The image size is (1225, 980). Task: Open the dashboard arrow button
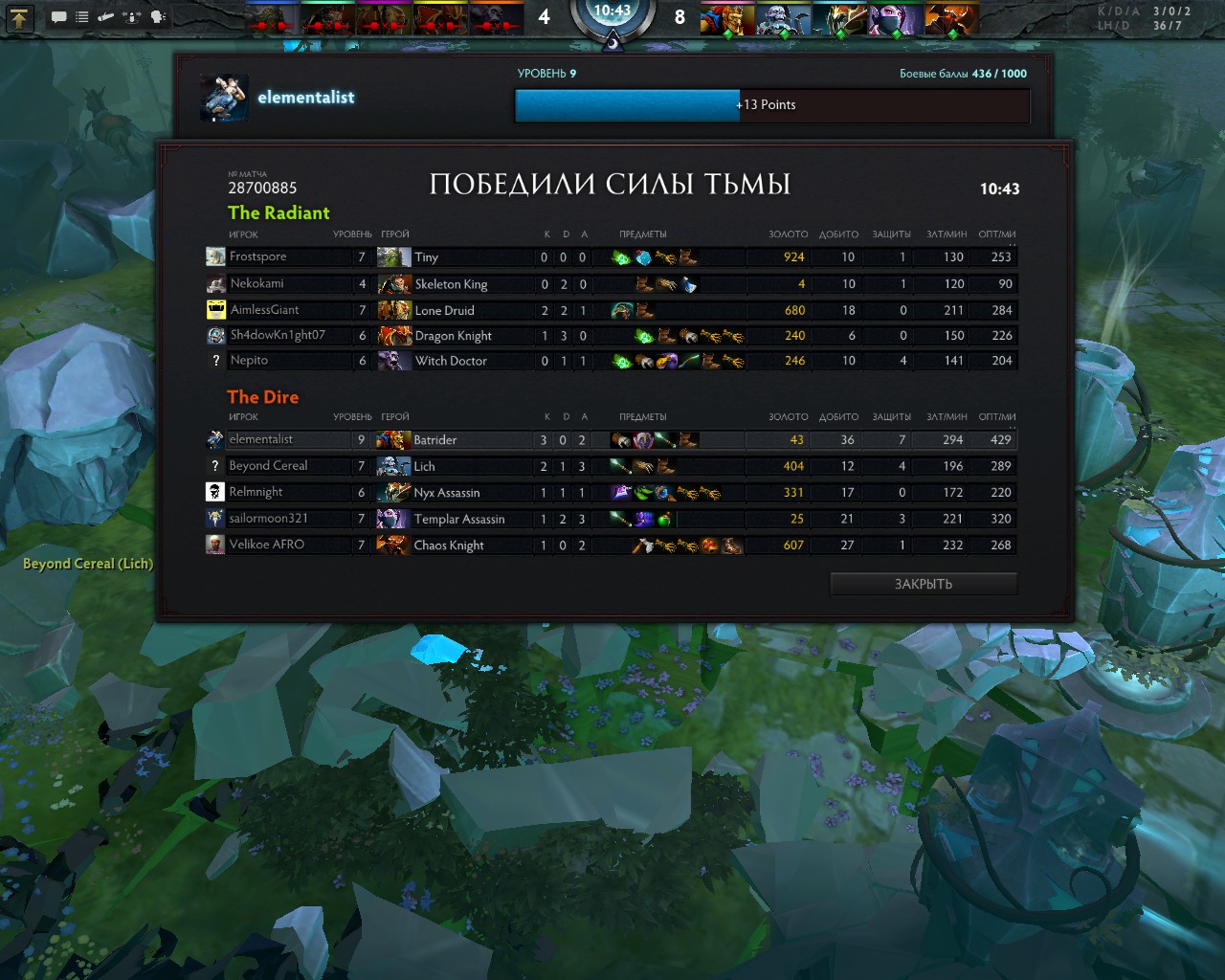pos(19,17)
